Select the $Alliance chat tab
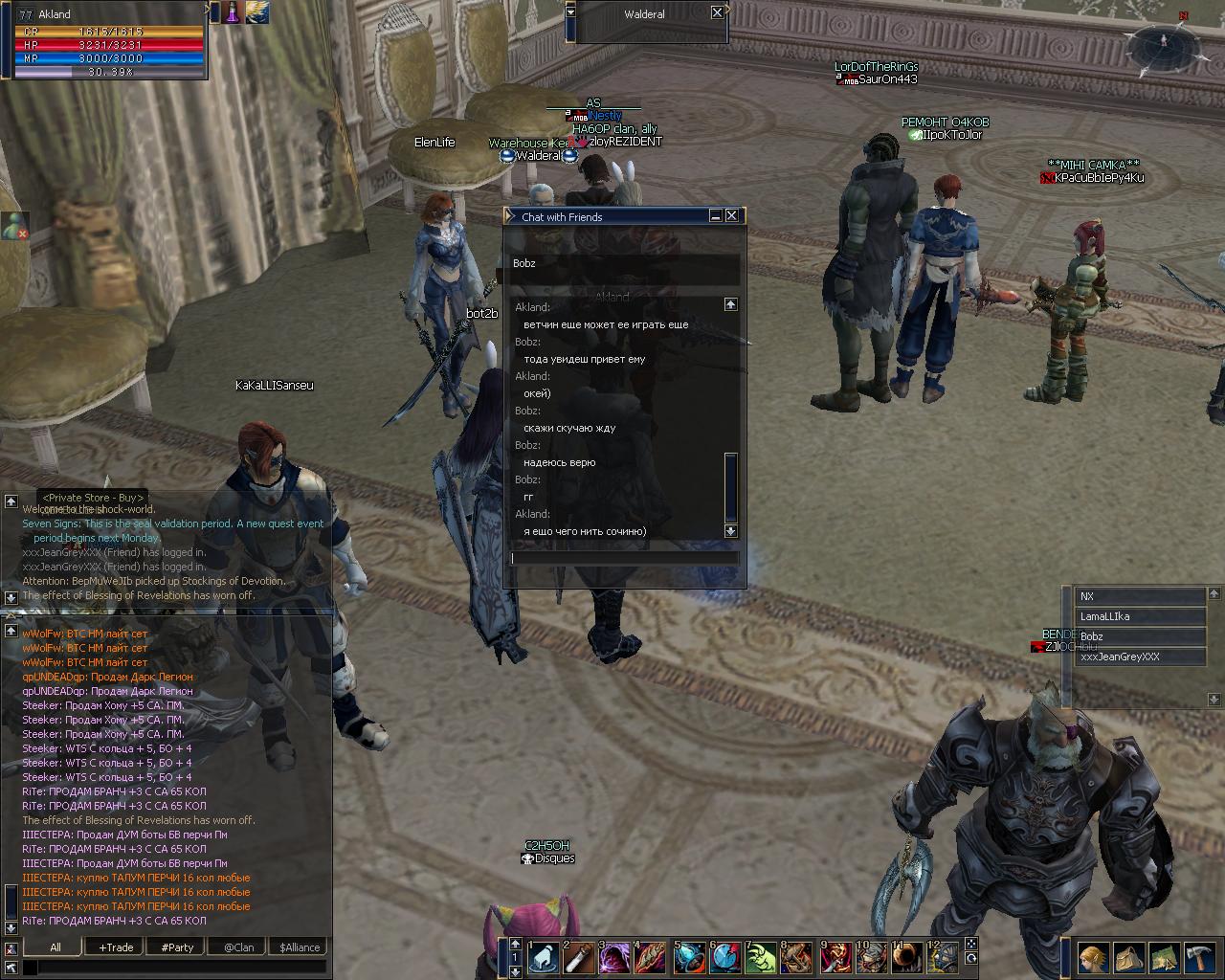This screenshot has width=1225, height=980. (x=300, y=947)
